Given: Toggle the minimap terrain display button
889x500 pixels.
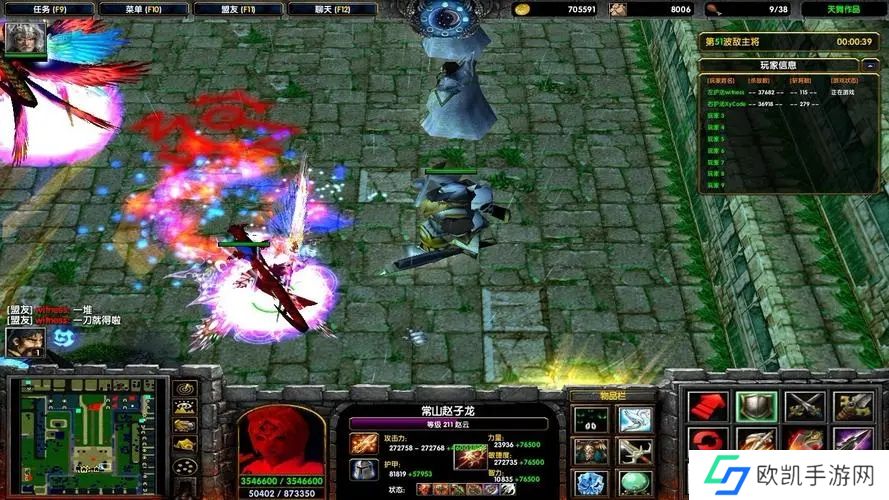Looking at the screenshot, I should click(184, 407).
